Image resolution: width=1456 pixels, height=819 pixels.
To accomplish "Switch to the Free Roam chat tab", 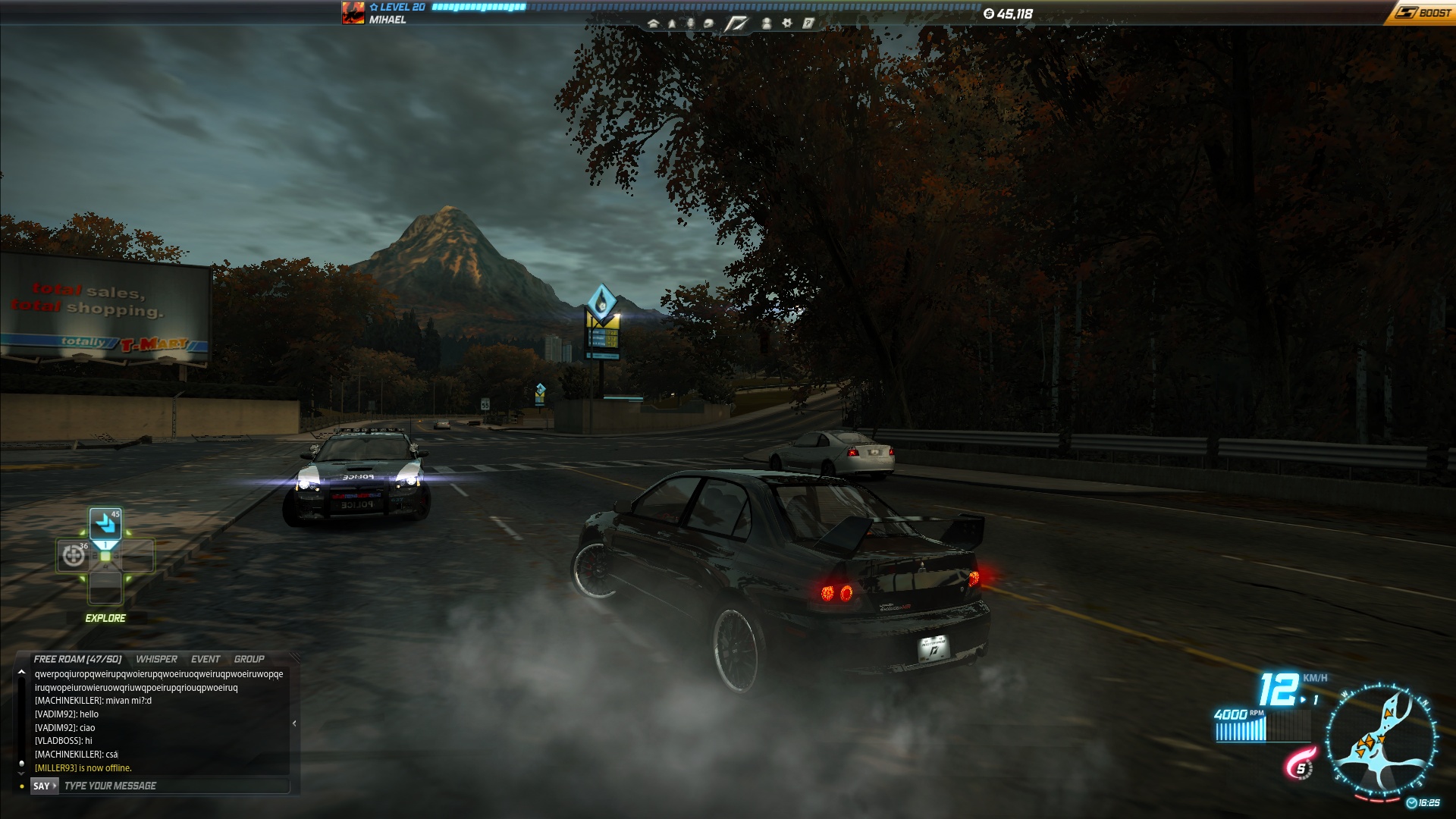I will pyautogui.click(x=77, y=659).
